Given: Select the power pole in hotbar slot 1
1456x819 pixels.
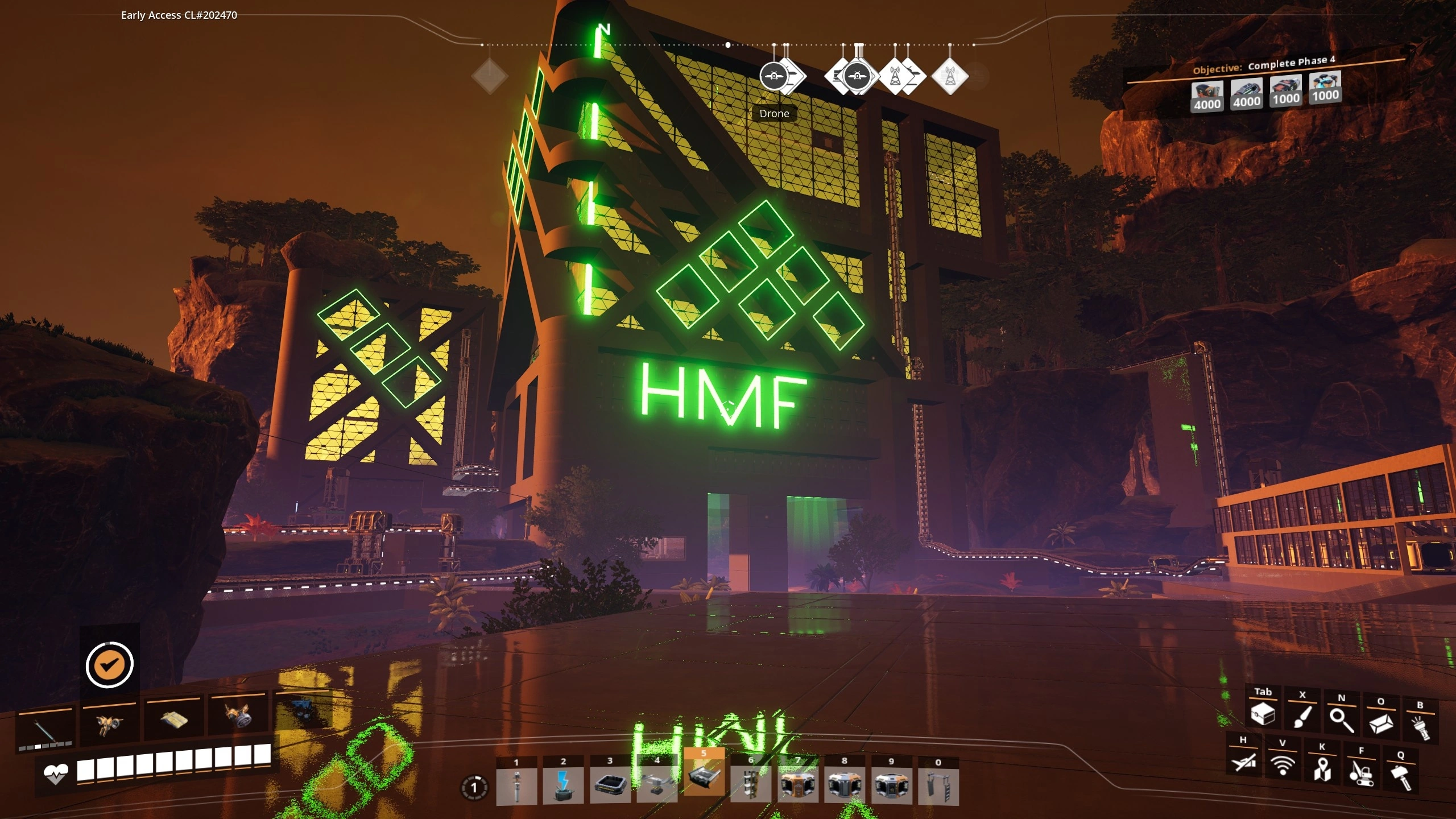Looking at the screenshot, I should point(516,785).
